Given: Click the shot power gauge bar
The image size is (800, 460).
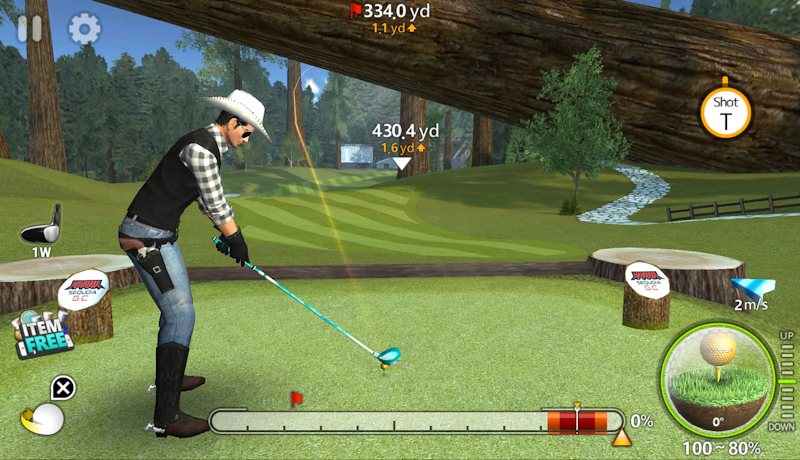Looking at the screenshot, I should (x=415, y=421).
